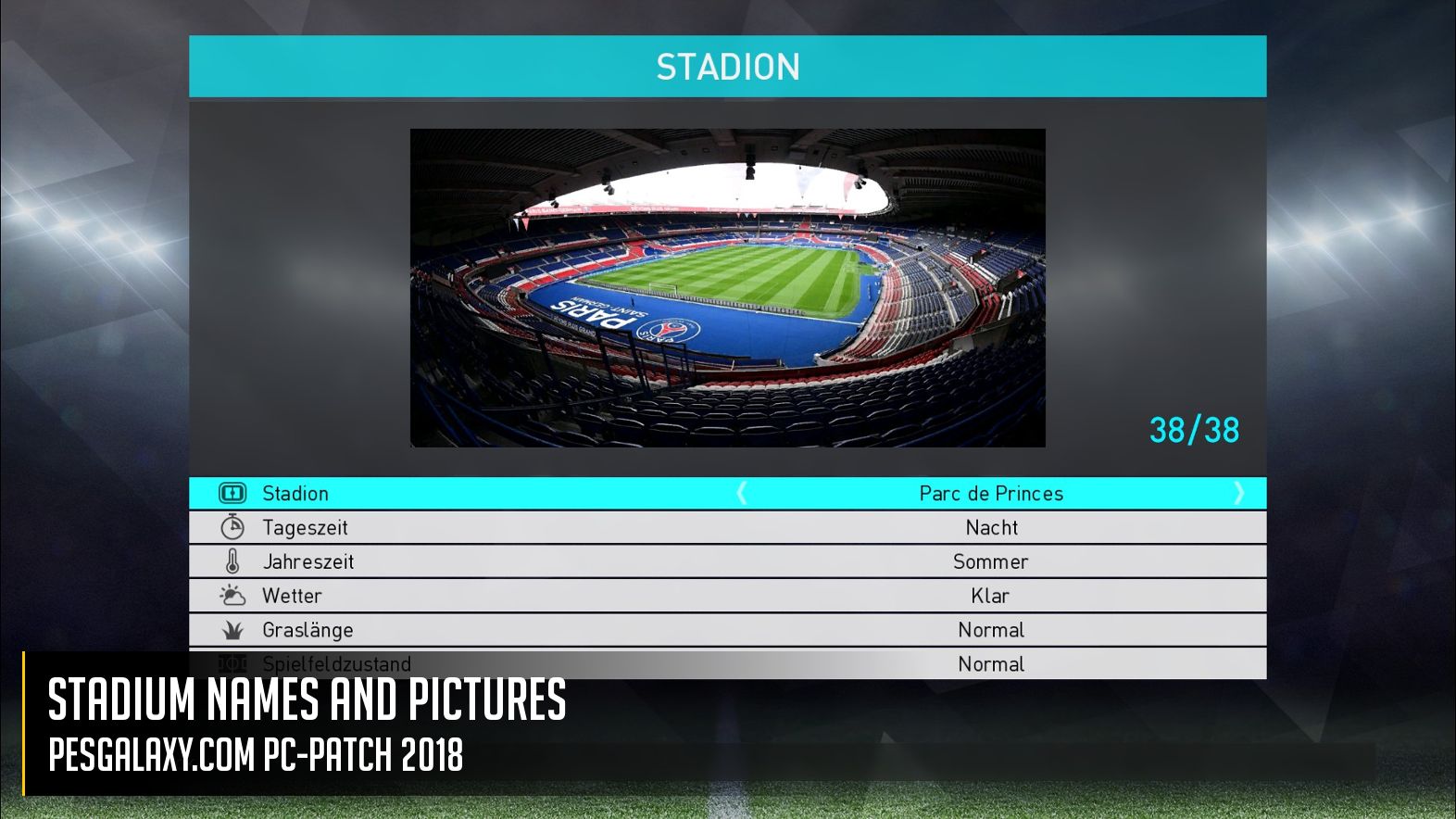Choose the Jahreszeit setting row
The height and width of the screenshot is (819, 1456).
pos(727,561)
